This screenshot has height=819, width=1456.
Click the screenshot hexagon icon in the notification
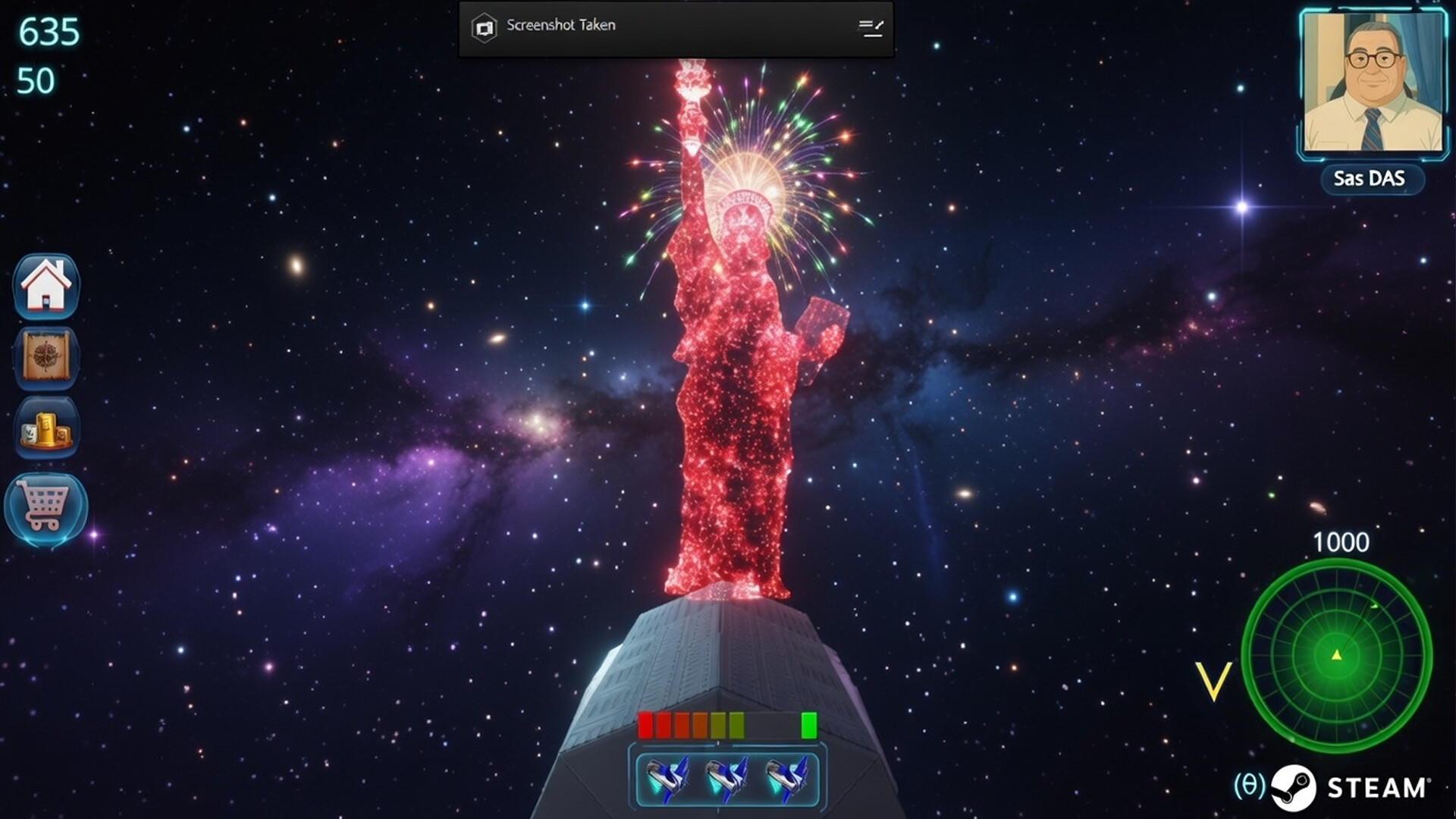point(483,25)
